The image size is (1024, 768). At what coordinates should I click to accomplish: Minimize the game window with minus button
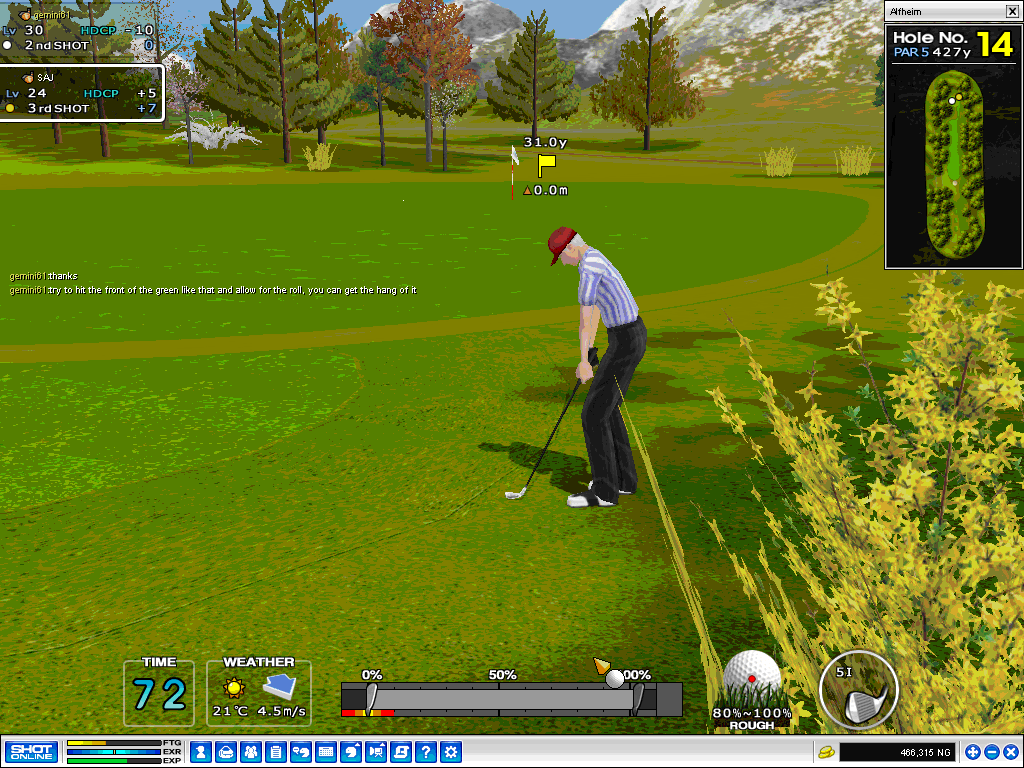992,752
